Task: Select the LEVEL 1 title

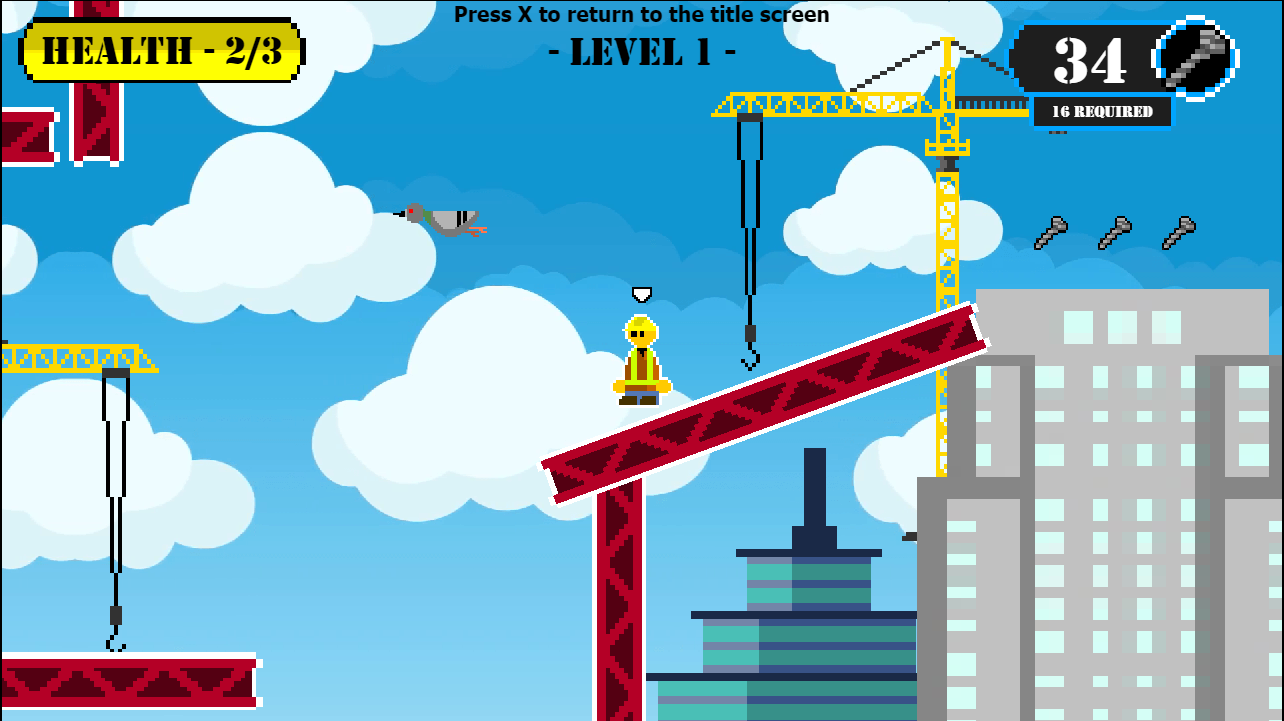Action: tap(642, 52)
